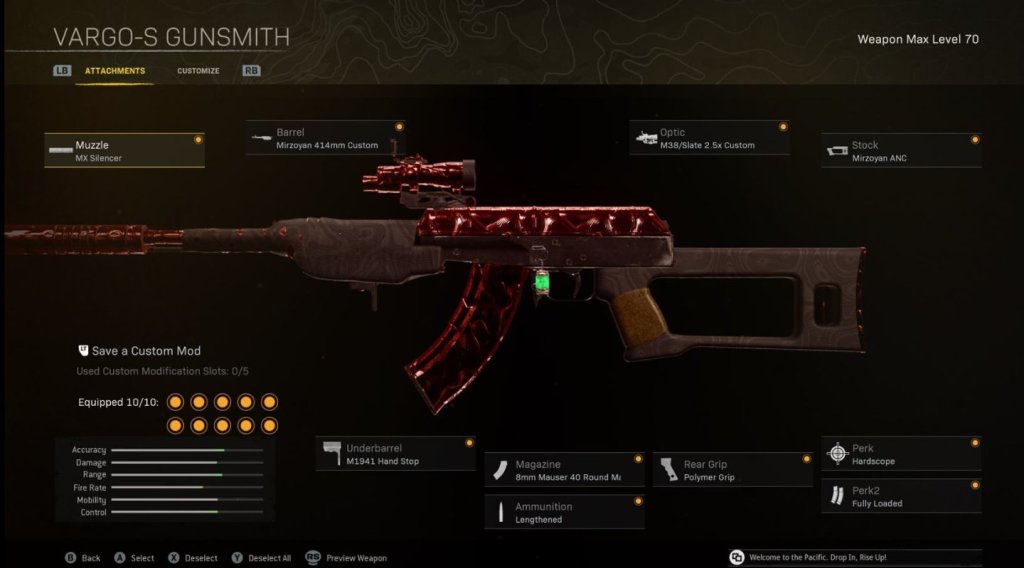Choose the Barrel Mirzoyan 414mm Custom slot
The image size is (1024, 568).
(325, 138)
